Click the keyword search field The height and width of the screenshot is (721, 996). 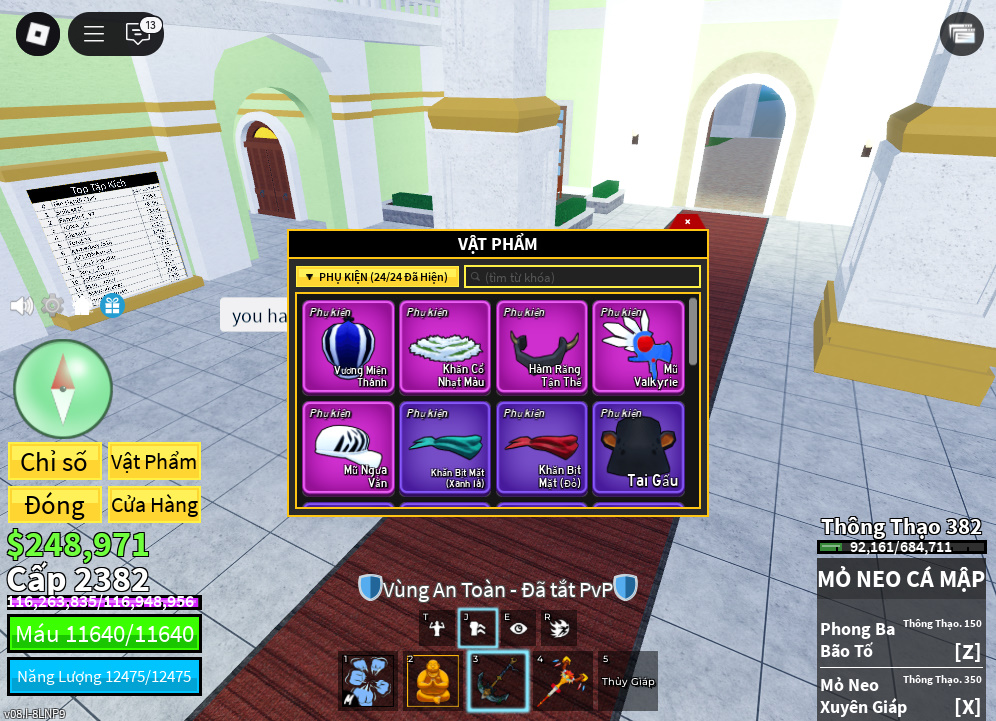click(582, 277)
